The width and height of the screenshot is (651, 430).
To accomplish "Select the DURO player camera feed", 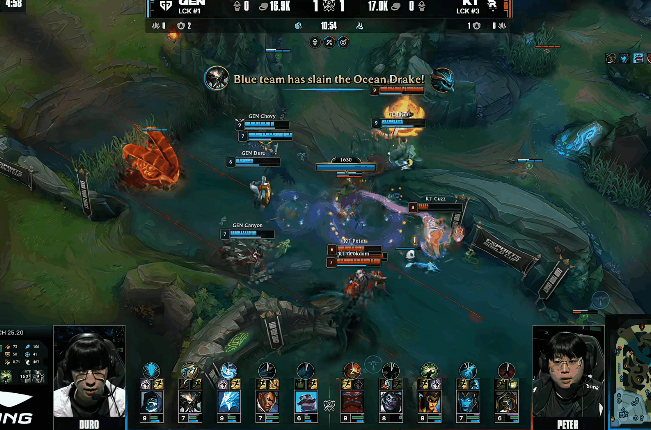I will pyautogui.click(x=89, y=370).
